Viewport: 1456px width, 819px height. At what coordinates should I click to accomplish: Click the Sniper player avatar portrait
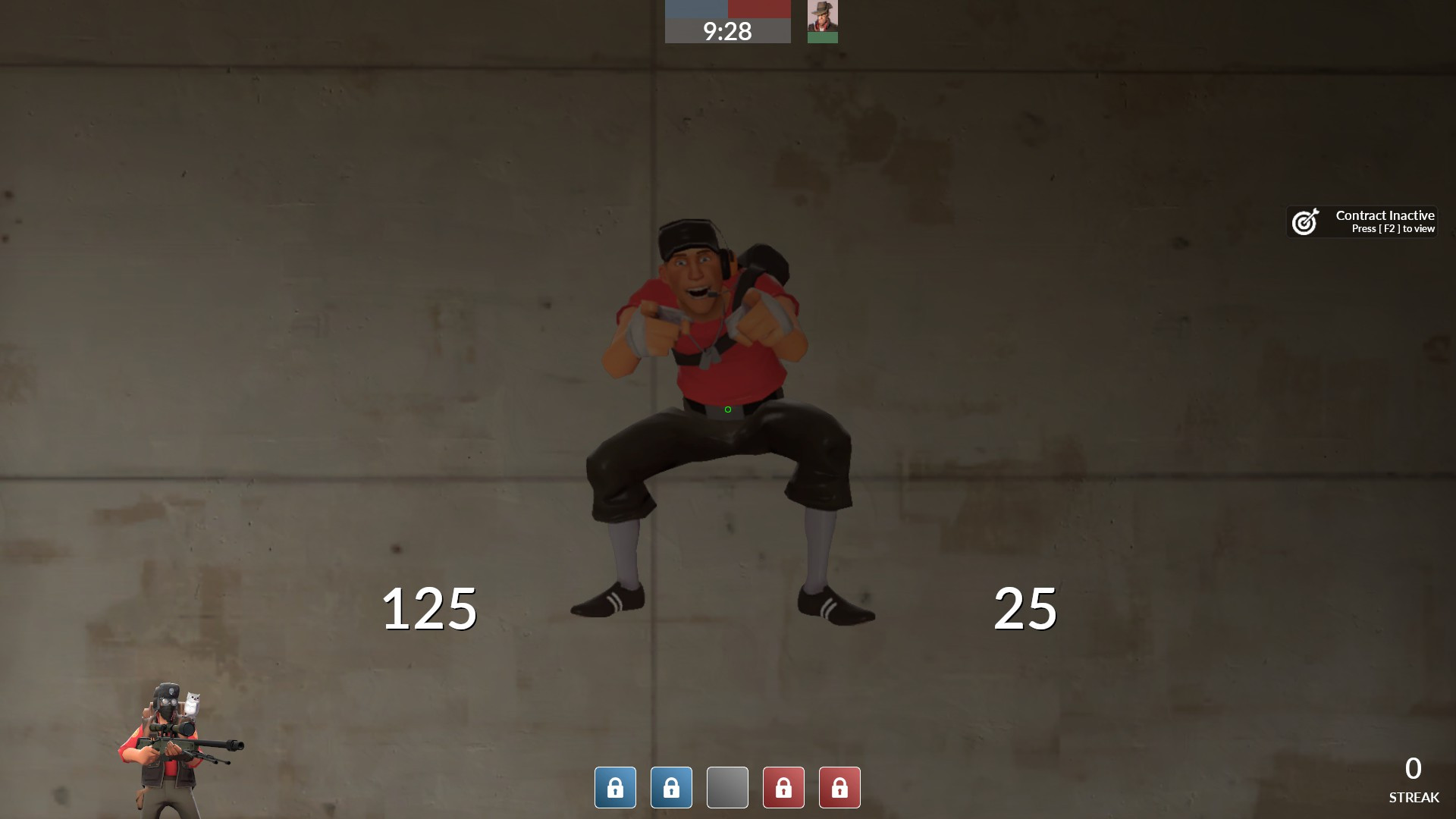click(x=824, y=15)
